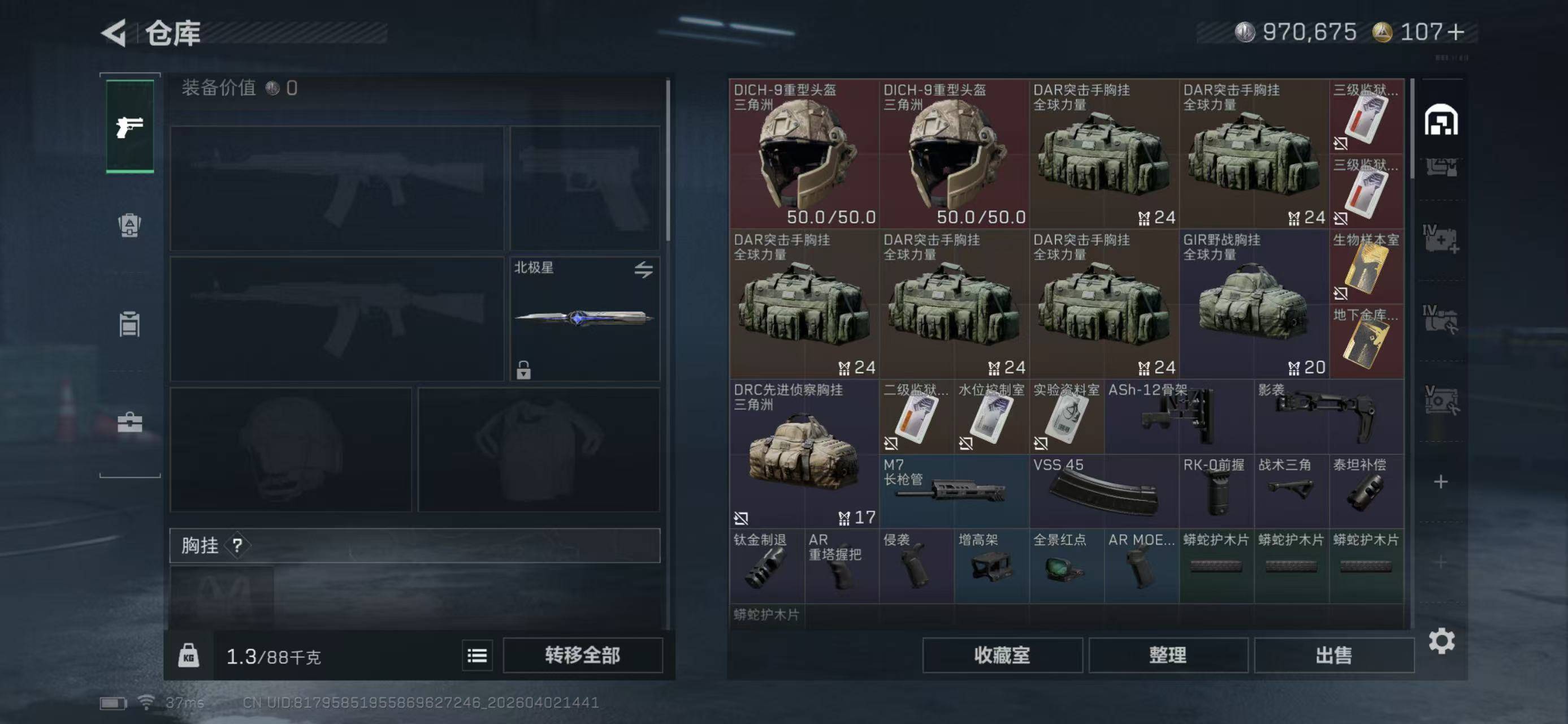
Task: Switch to the pistol weapons tab
Action: pyautogui.click(x=129, y=127)
